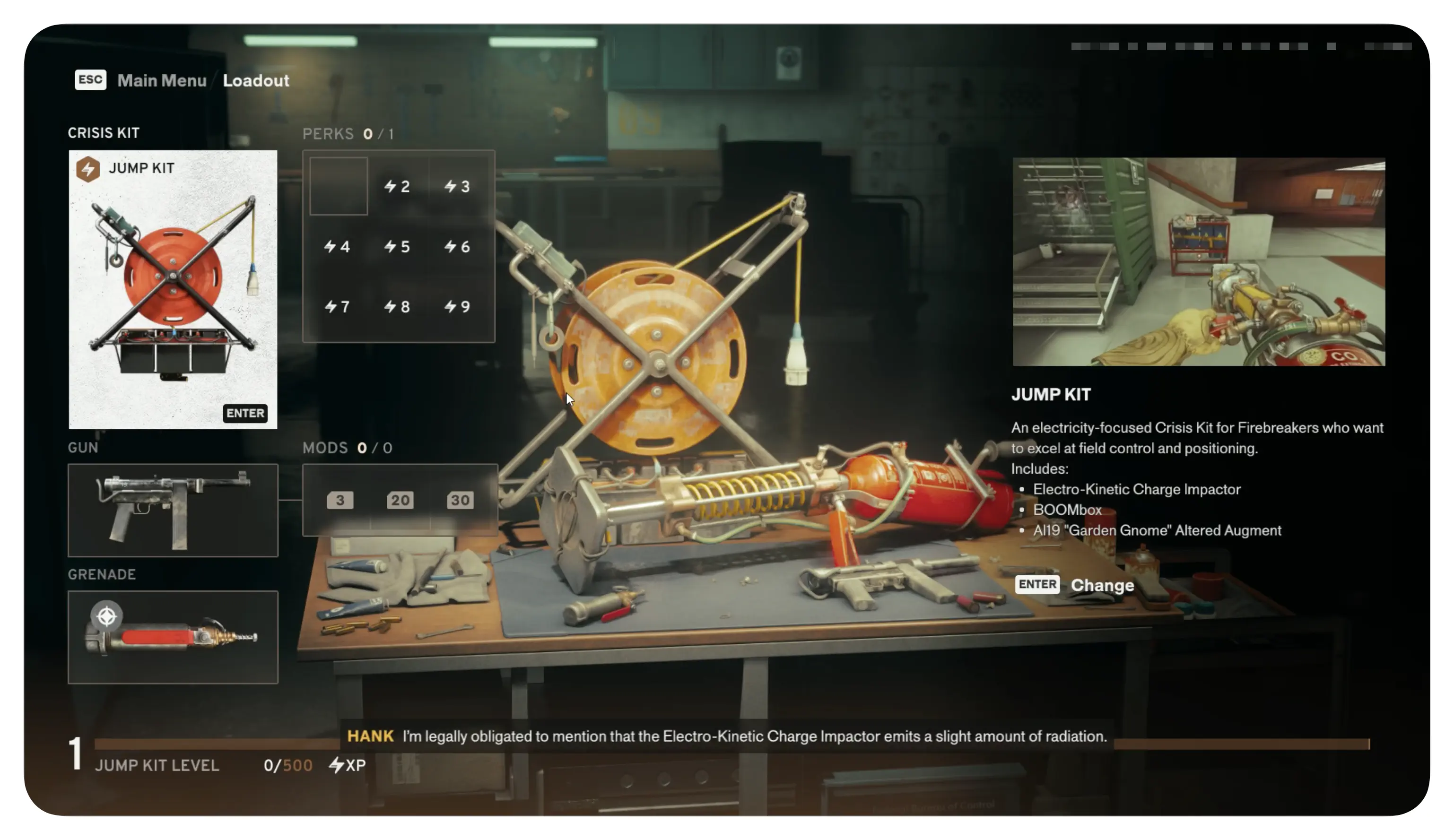Click Change to swap the crisis kit
1454x840 pixels.
[x=1101, y=585]
